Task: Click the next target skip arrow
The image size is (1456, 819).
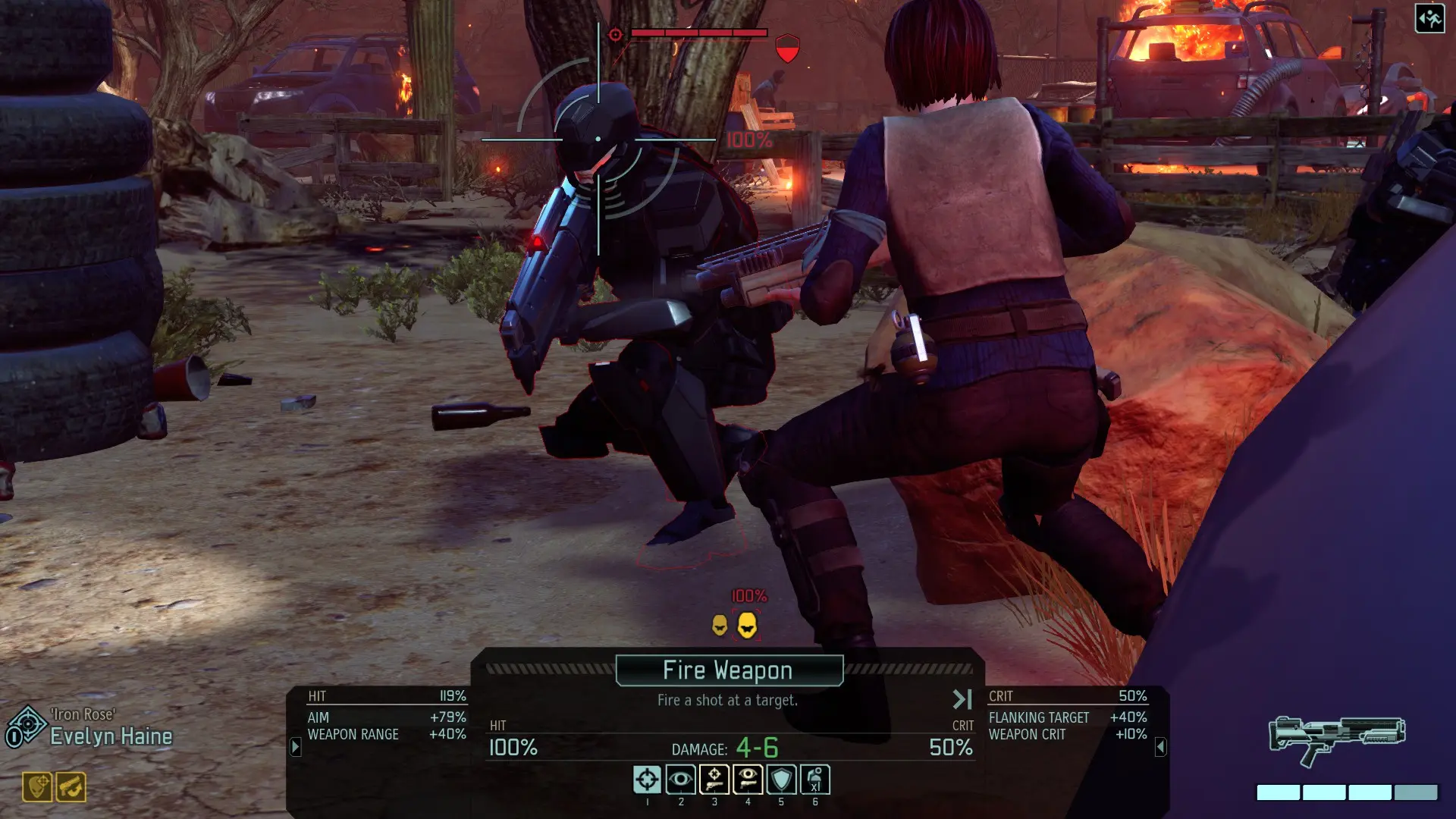Action: pyautogui.click(x=962, y=699)
